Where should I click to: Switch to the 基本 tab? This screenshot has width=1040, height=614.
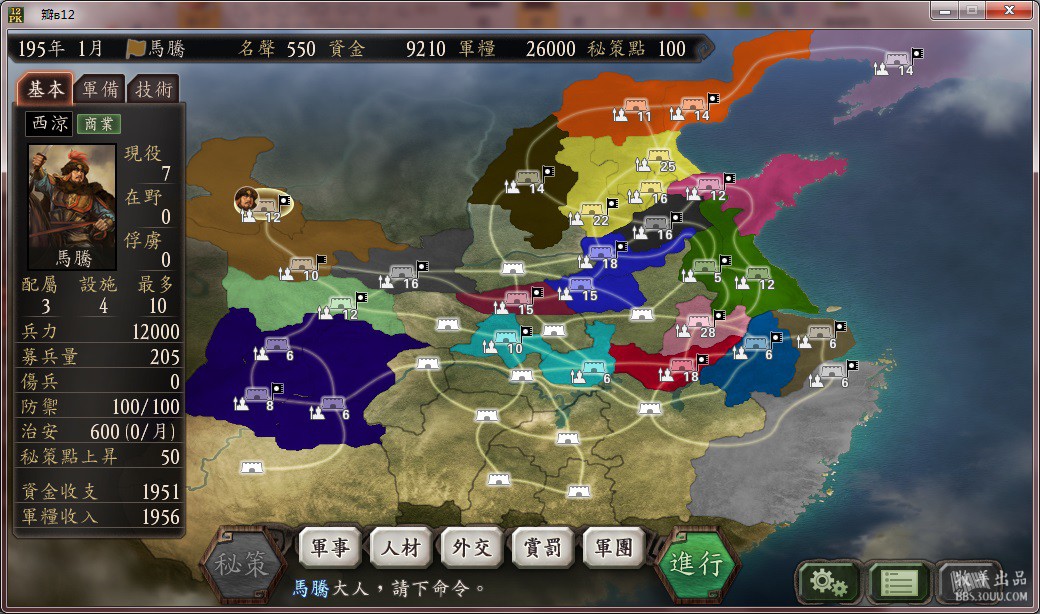[x=44, y=89]
